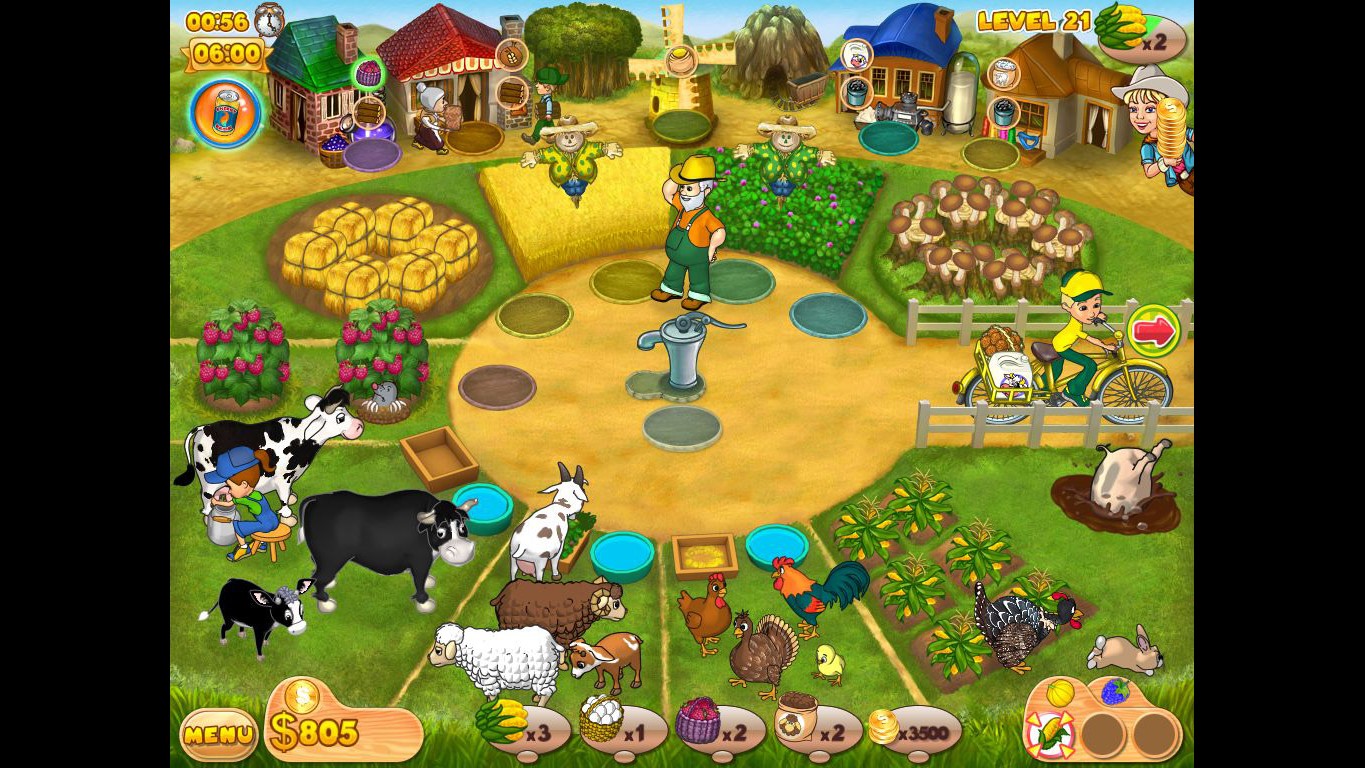Select the blackberry bonus icon at bottom right
Screen dimensions: 1365x768
1116,691
